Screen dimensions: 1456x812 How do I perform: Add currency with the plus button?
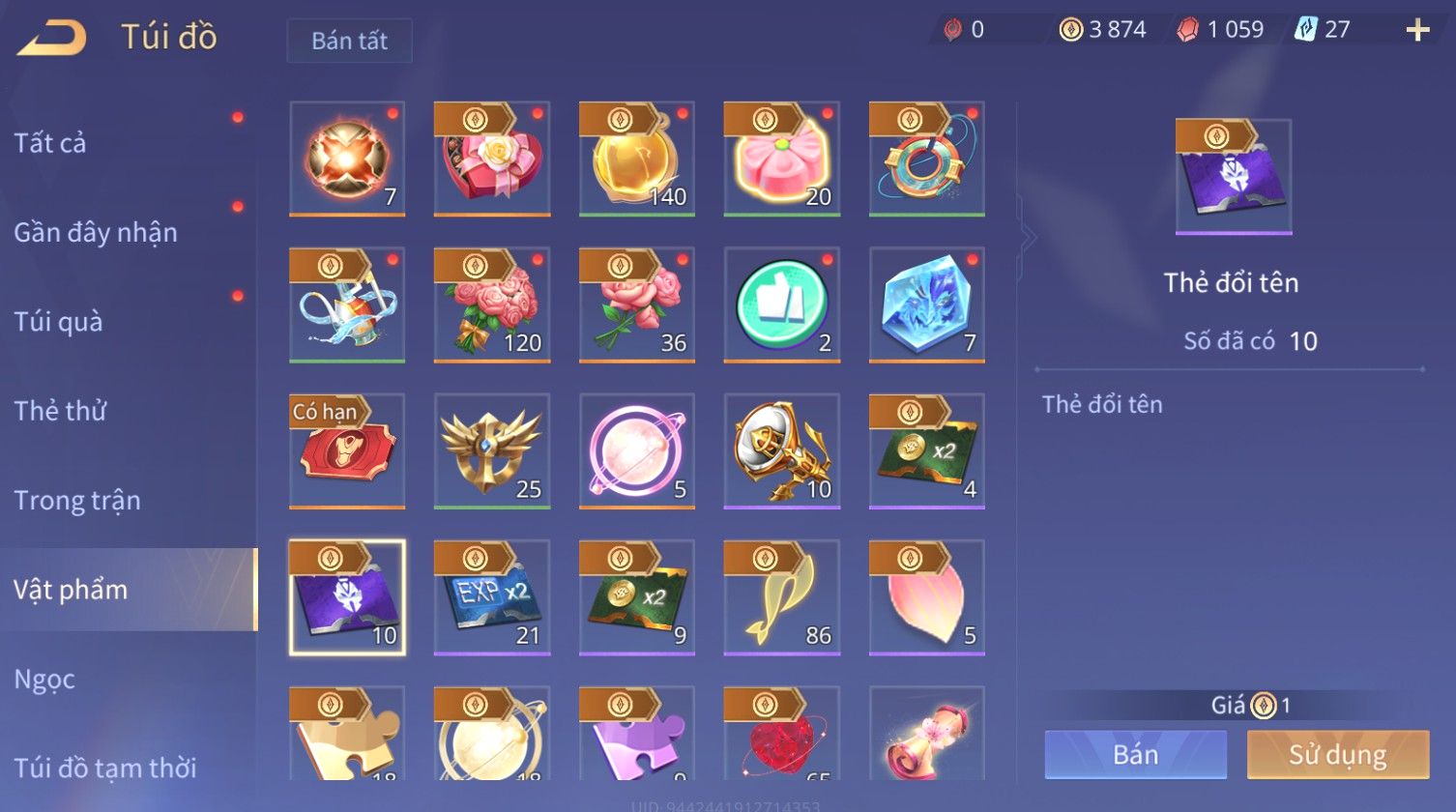pos(1417,31)
